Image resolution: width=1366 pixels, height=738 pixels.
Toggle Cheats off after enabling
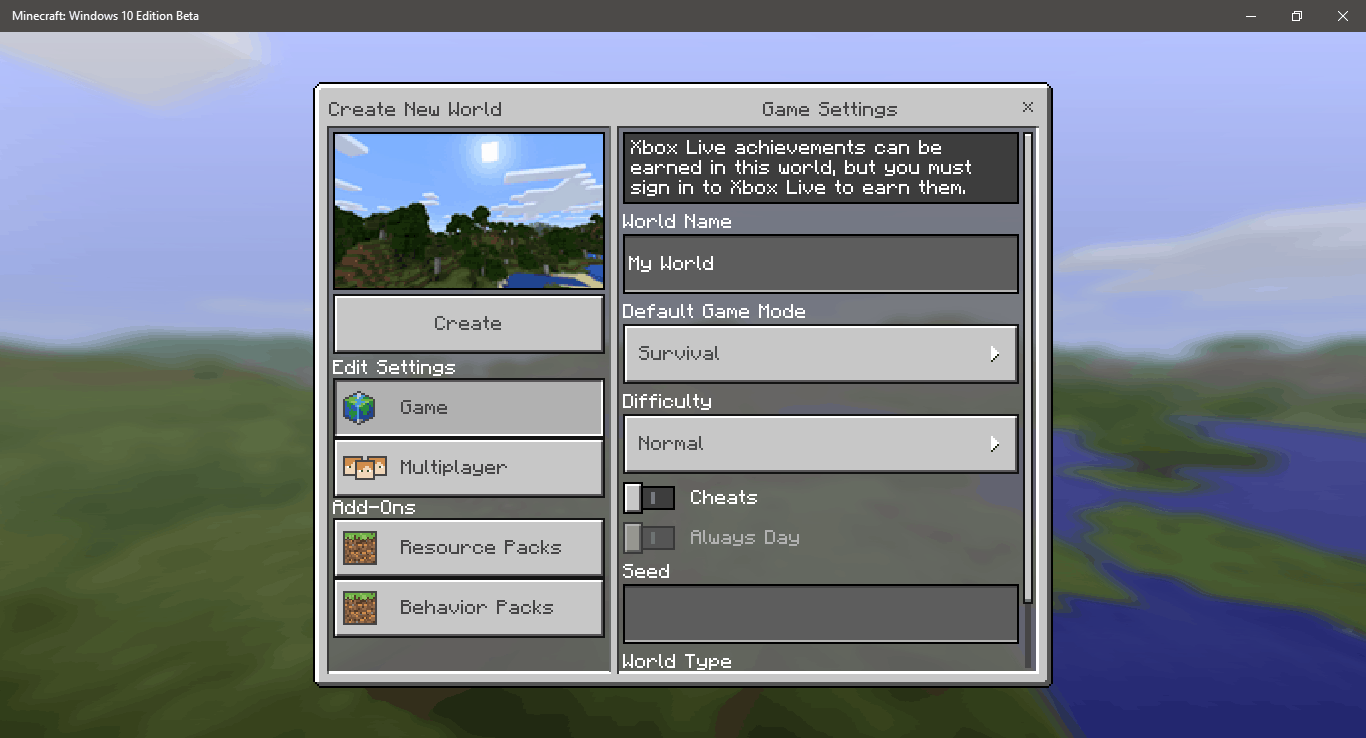[x=649, y=497]
